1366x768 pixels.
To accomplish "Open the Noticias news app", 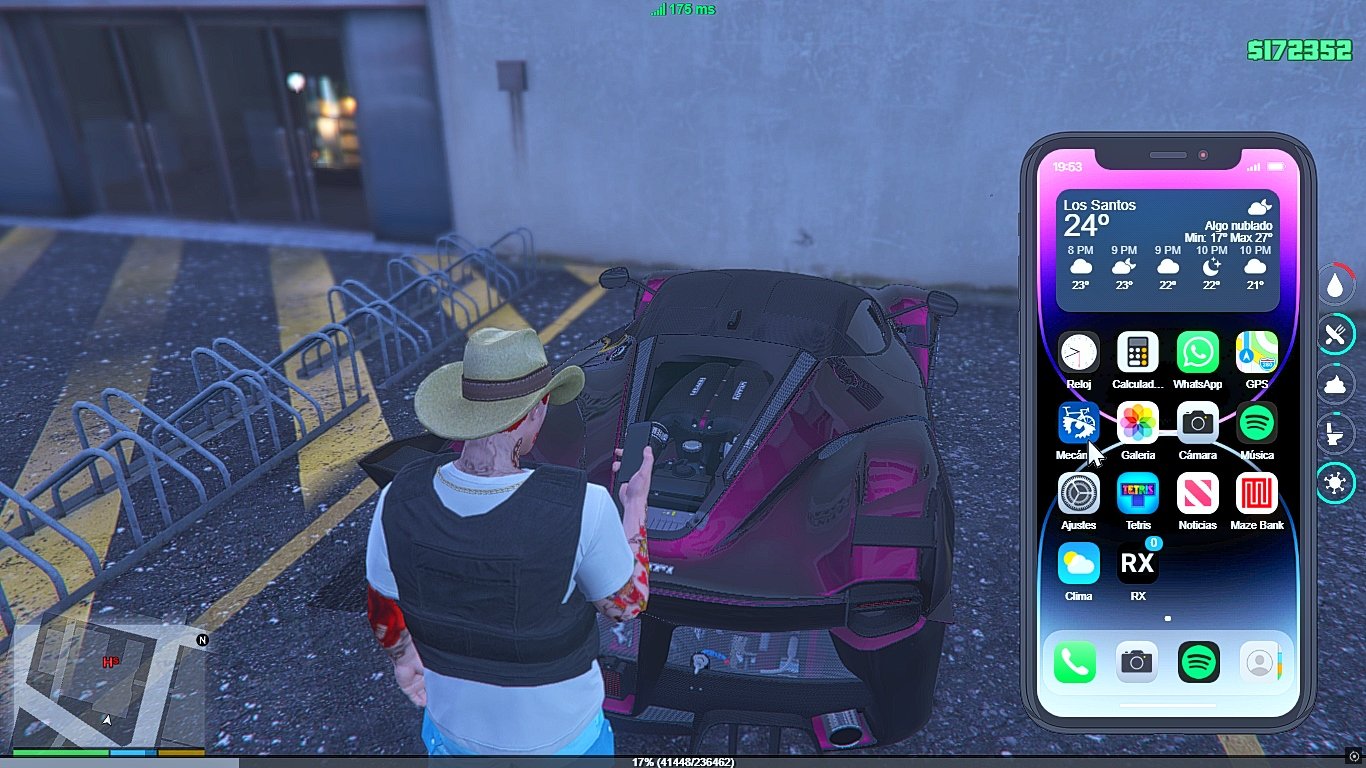I will (1197, 493).
